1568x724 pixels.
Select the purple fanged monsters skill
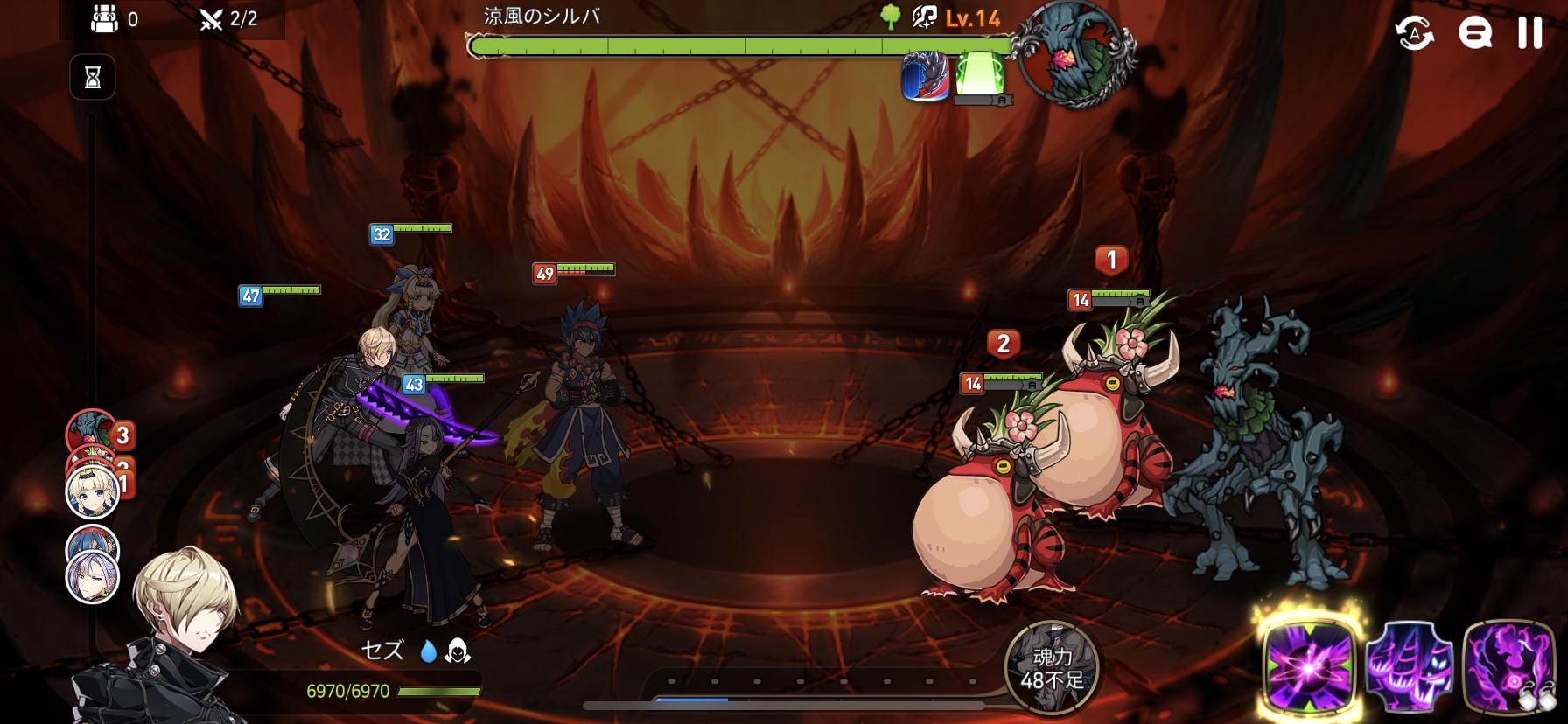pos(1409,669)
